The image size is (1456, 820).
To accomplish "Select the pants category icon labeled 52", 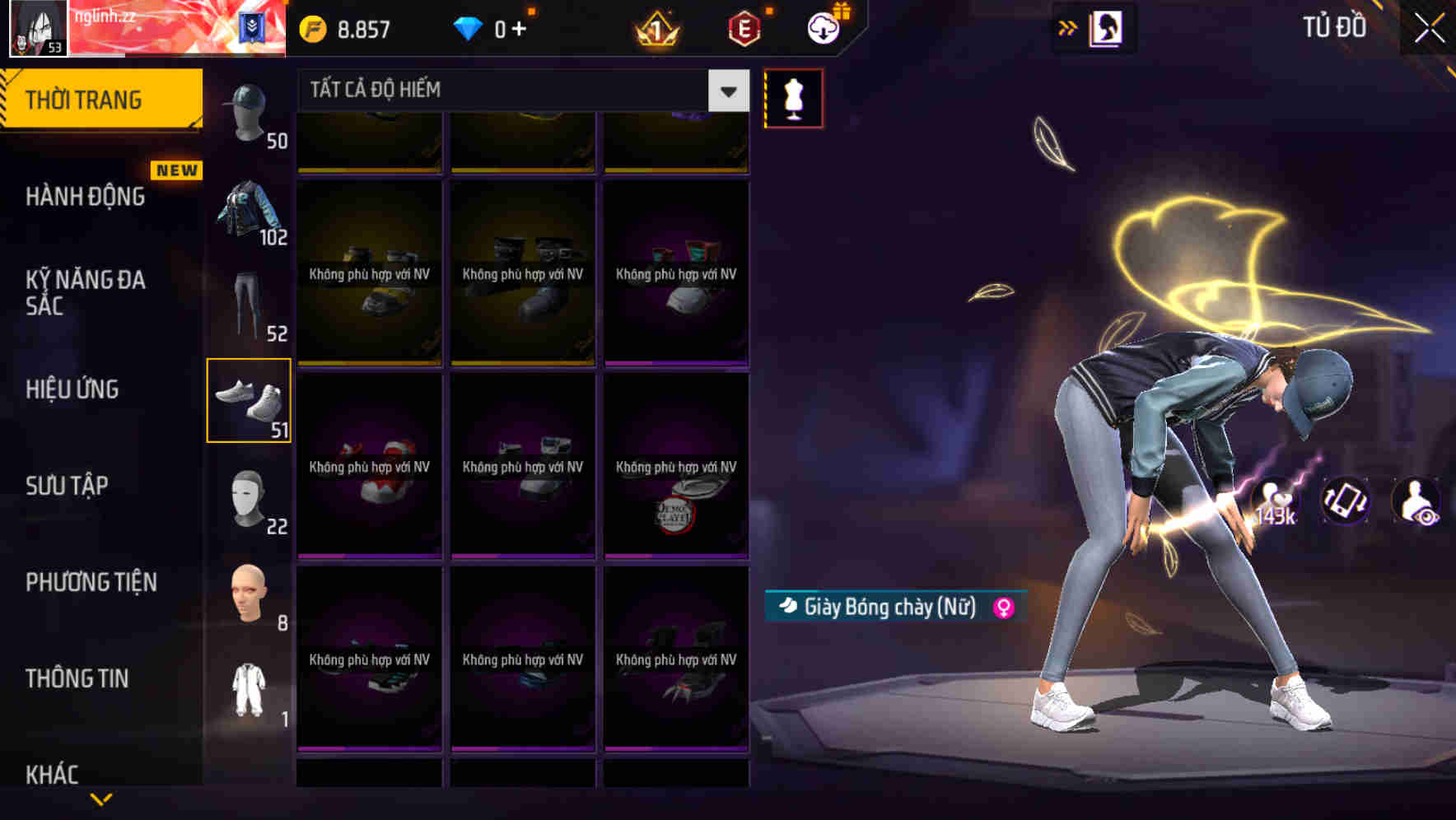I will pyautogui.click(x=250, y=305).
